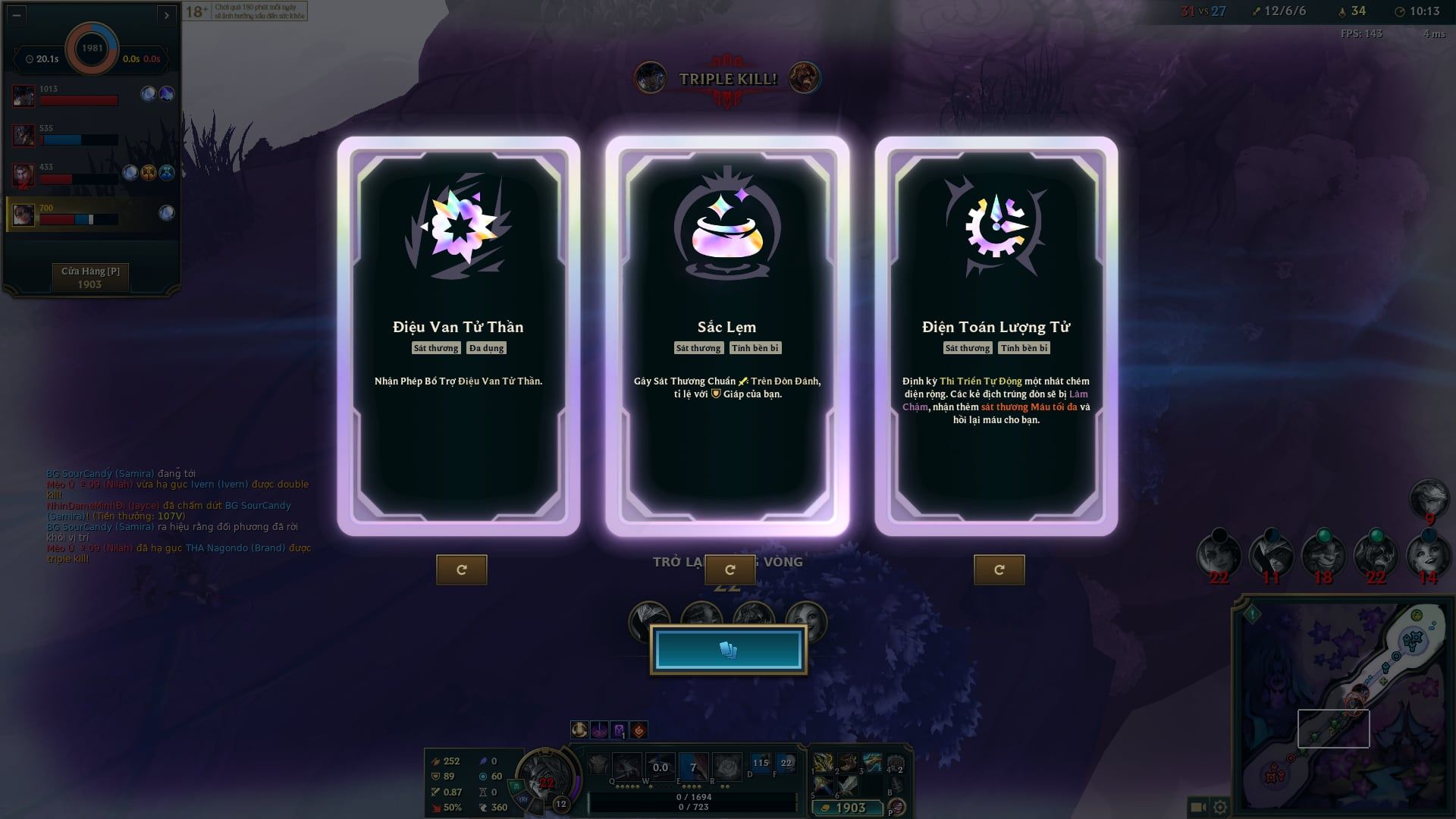This screenshot has height=819, width=1456.
Task: Reroll the Điệu Van Tử Thần card
Action: coord(461,570)
